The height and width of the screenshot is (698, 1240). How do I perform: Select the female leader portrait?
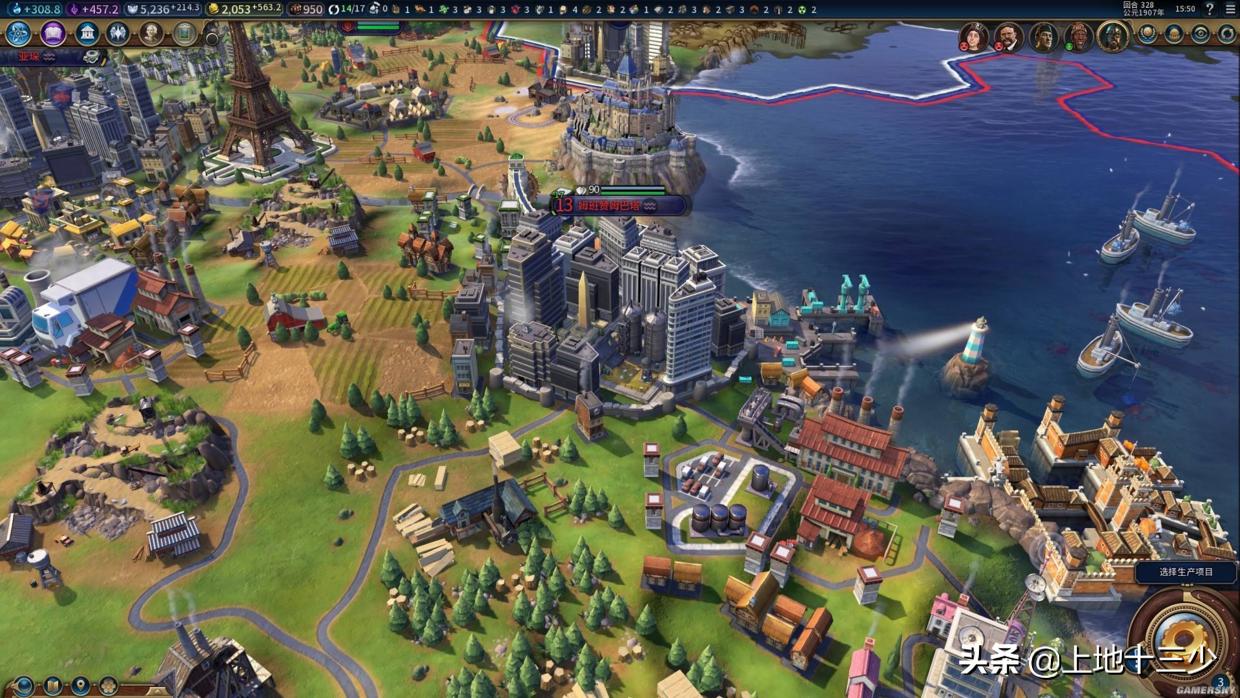tap(973, 37)
